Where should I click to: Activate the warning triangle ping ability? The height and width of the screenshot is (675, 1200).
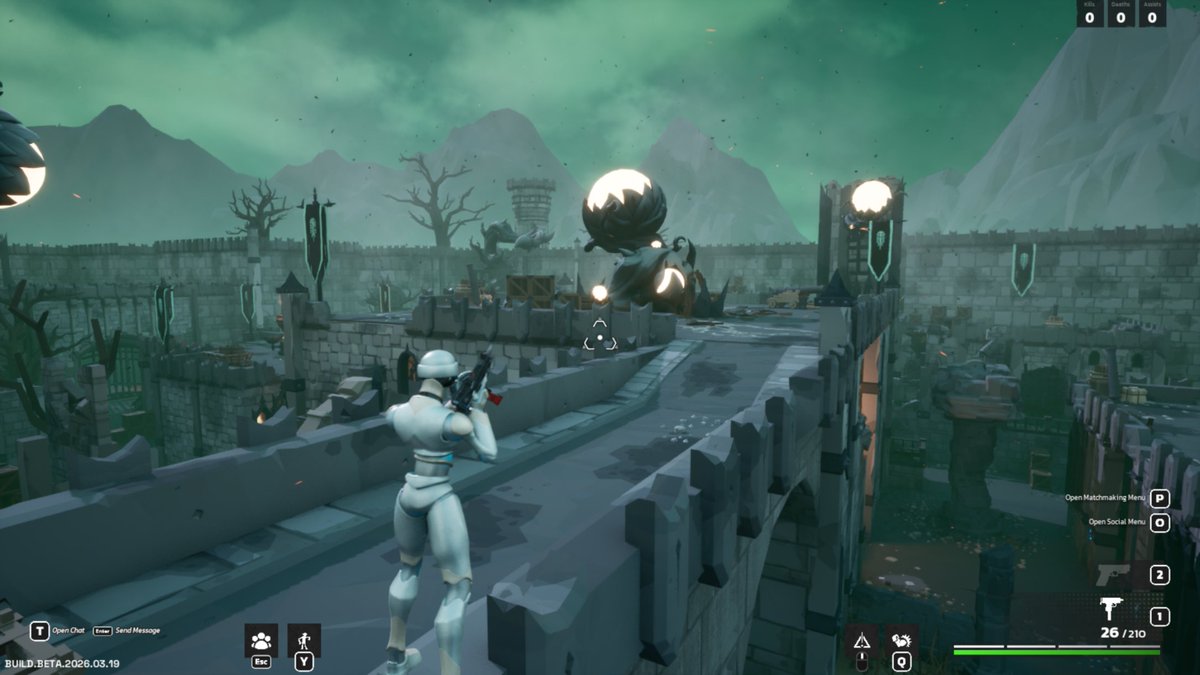coord(861,641)
